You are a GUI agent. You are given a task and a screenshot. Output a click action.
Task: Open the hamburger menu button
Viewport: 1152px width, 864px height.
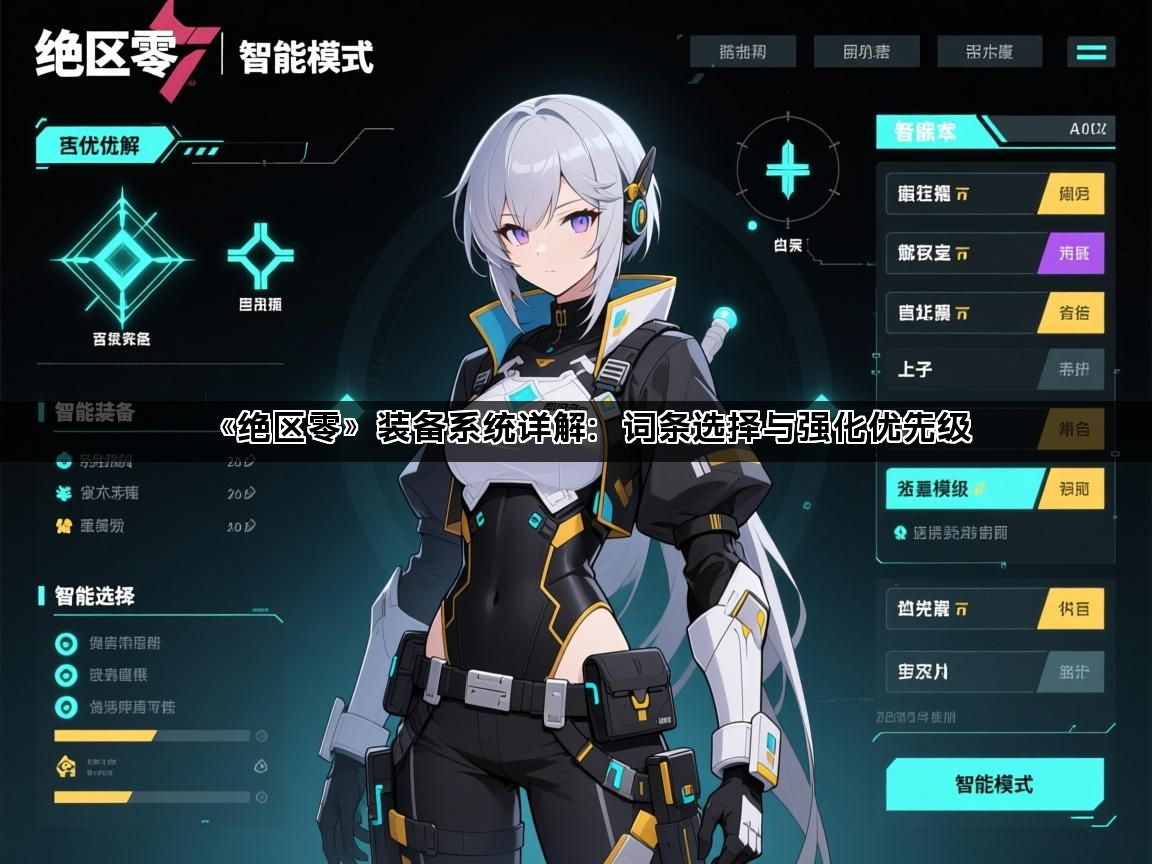pyautogui.click(x=1091, y=52)
